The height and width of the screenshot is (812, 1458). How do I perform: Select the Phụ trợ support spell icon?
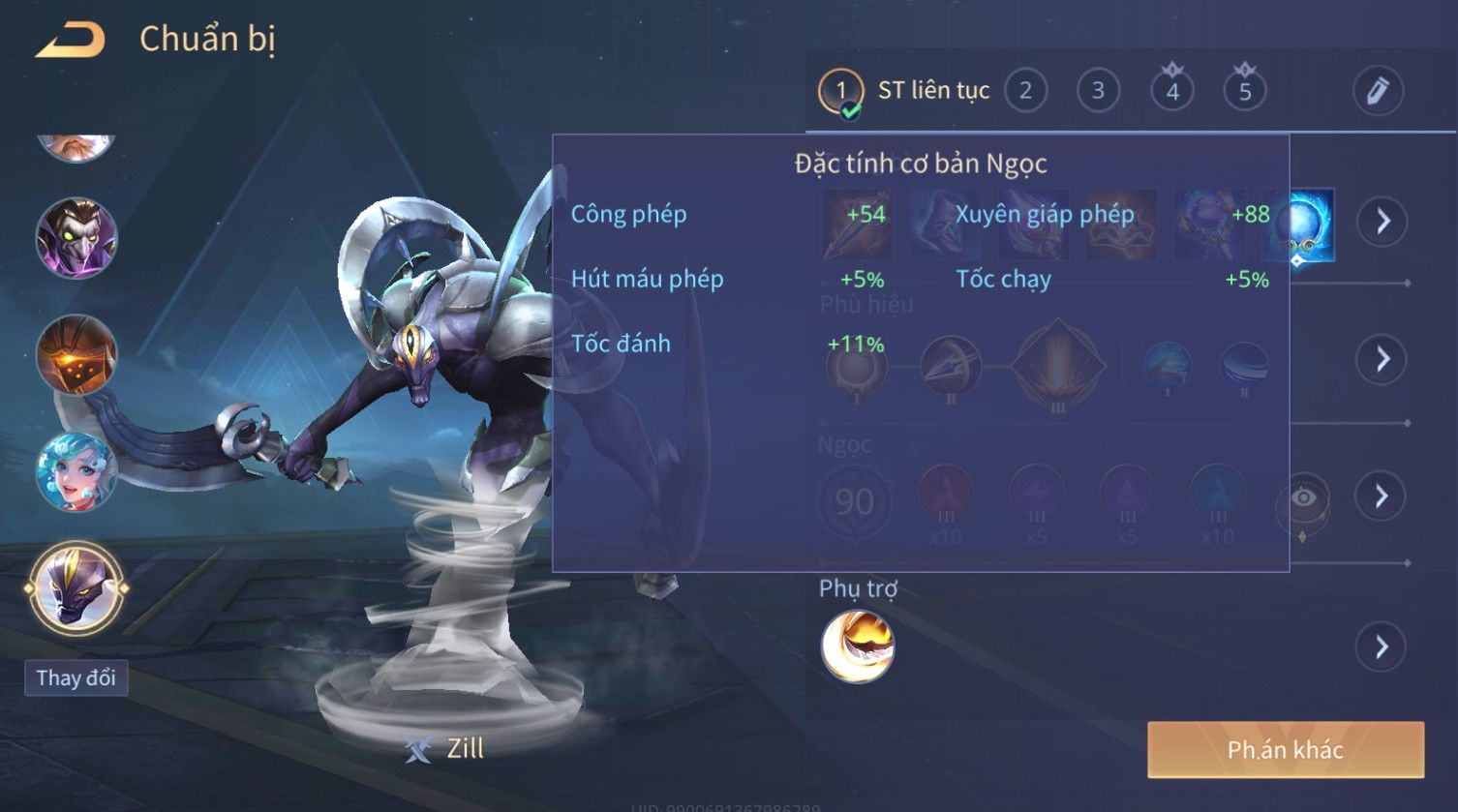coord(858,647)
